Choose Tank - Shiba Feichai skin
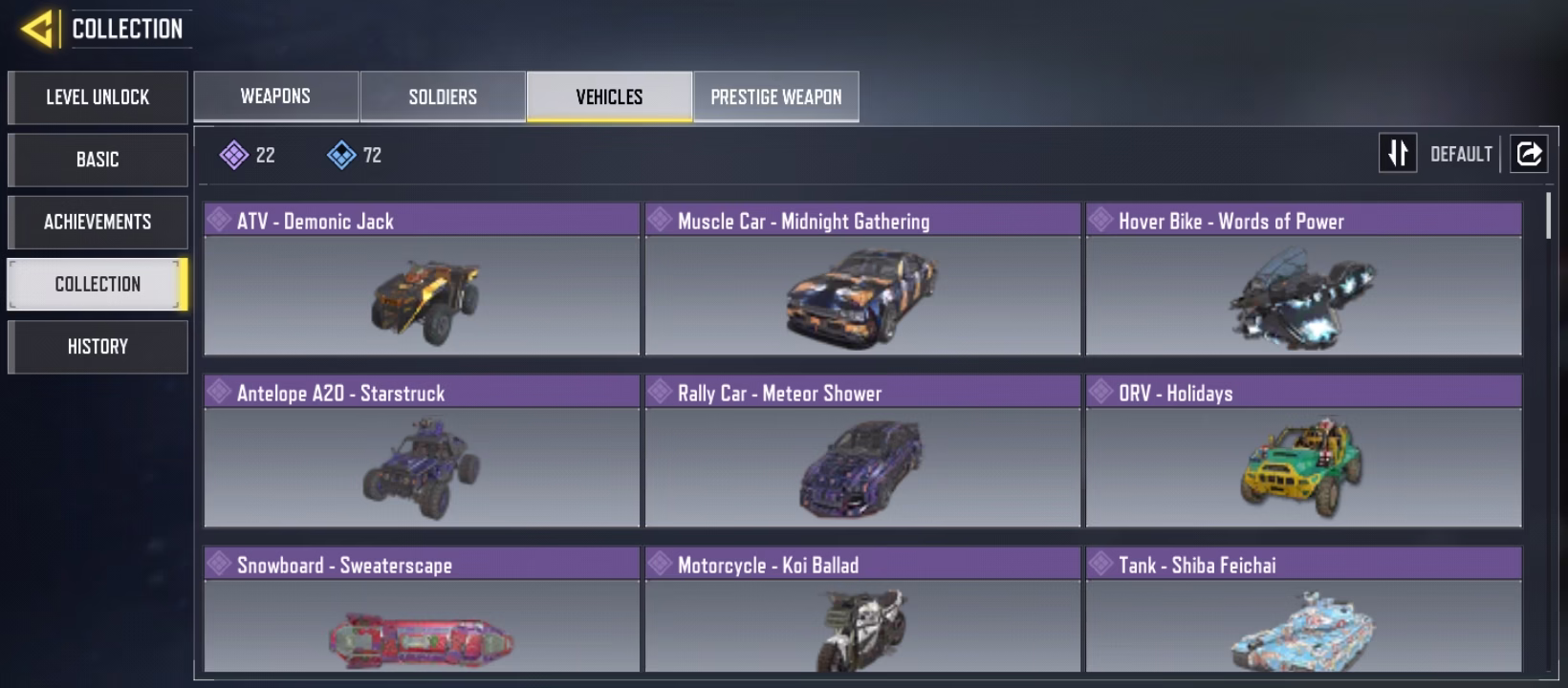1568x688 pixels. coord(1303,612)
